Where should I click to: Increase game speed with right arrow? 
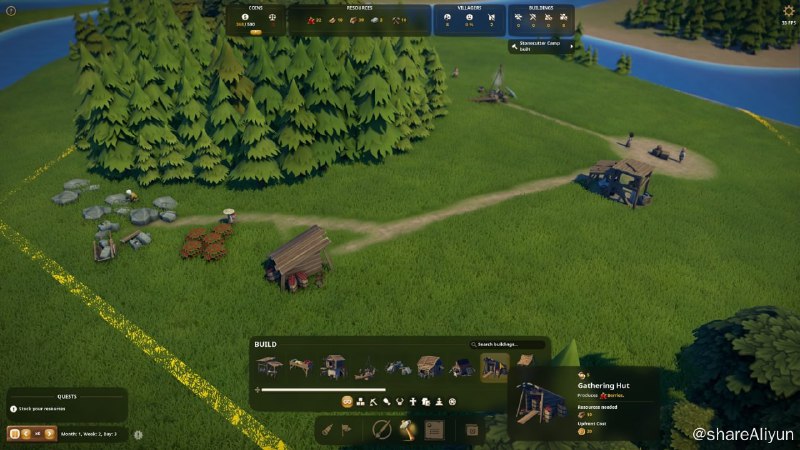[x=49, y=434]
